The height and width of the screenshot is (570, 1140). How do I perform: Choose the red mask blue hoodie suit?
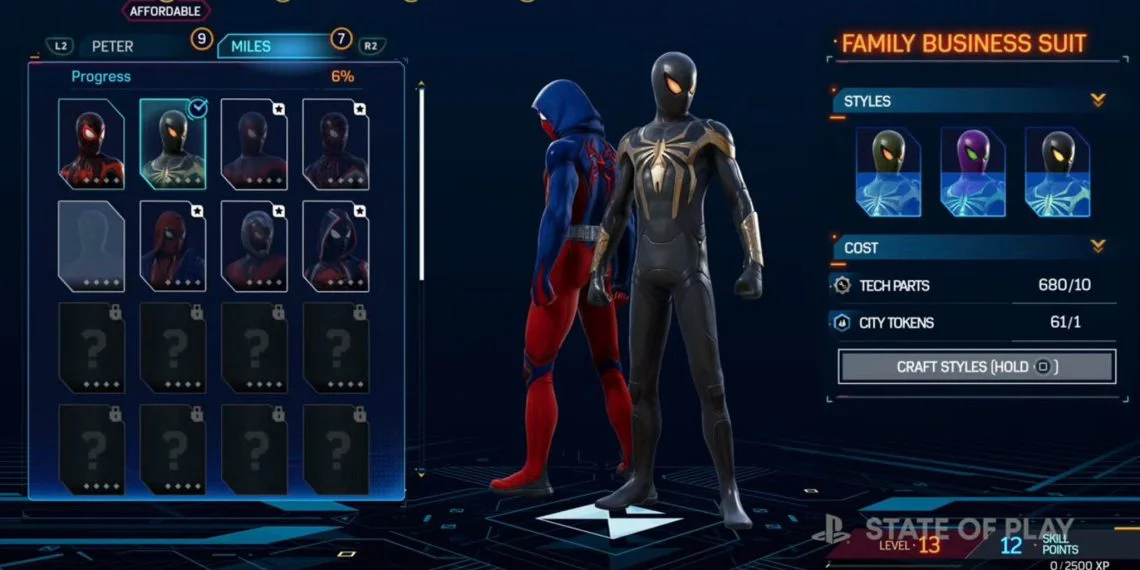point(173,246)
